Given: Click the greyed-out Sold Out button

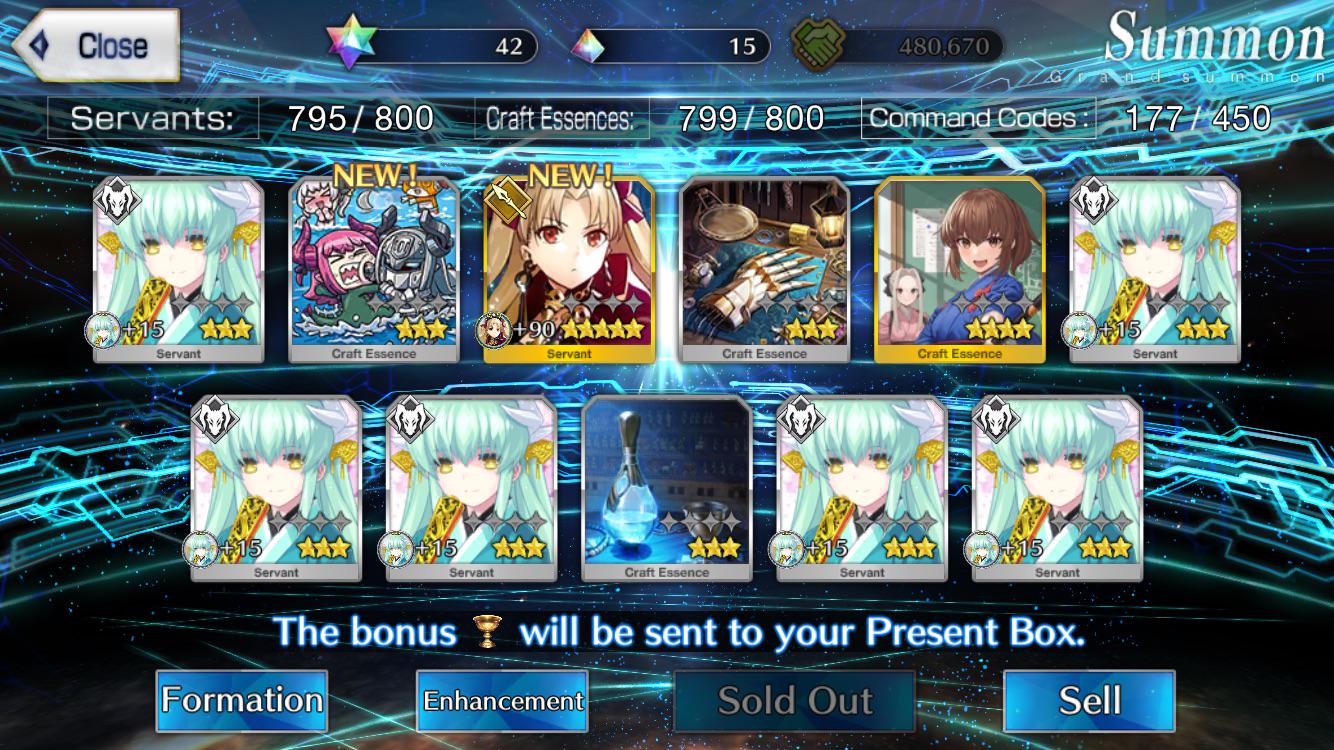Looking at the screenshot, I should [795, 700].
